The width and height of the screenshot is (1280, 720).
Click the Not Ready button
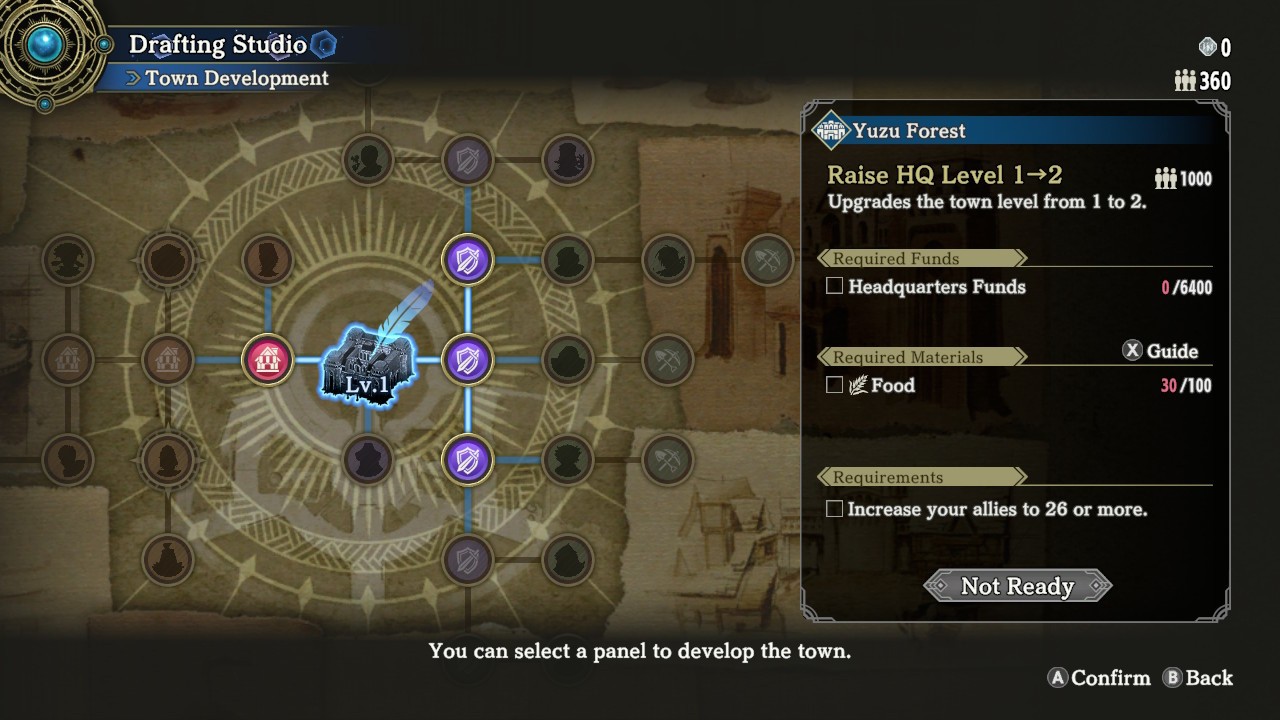click(1017, 586)
